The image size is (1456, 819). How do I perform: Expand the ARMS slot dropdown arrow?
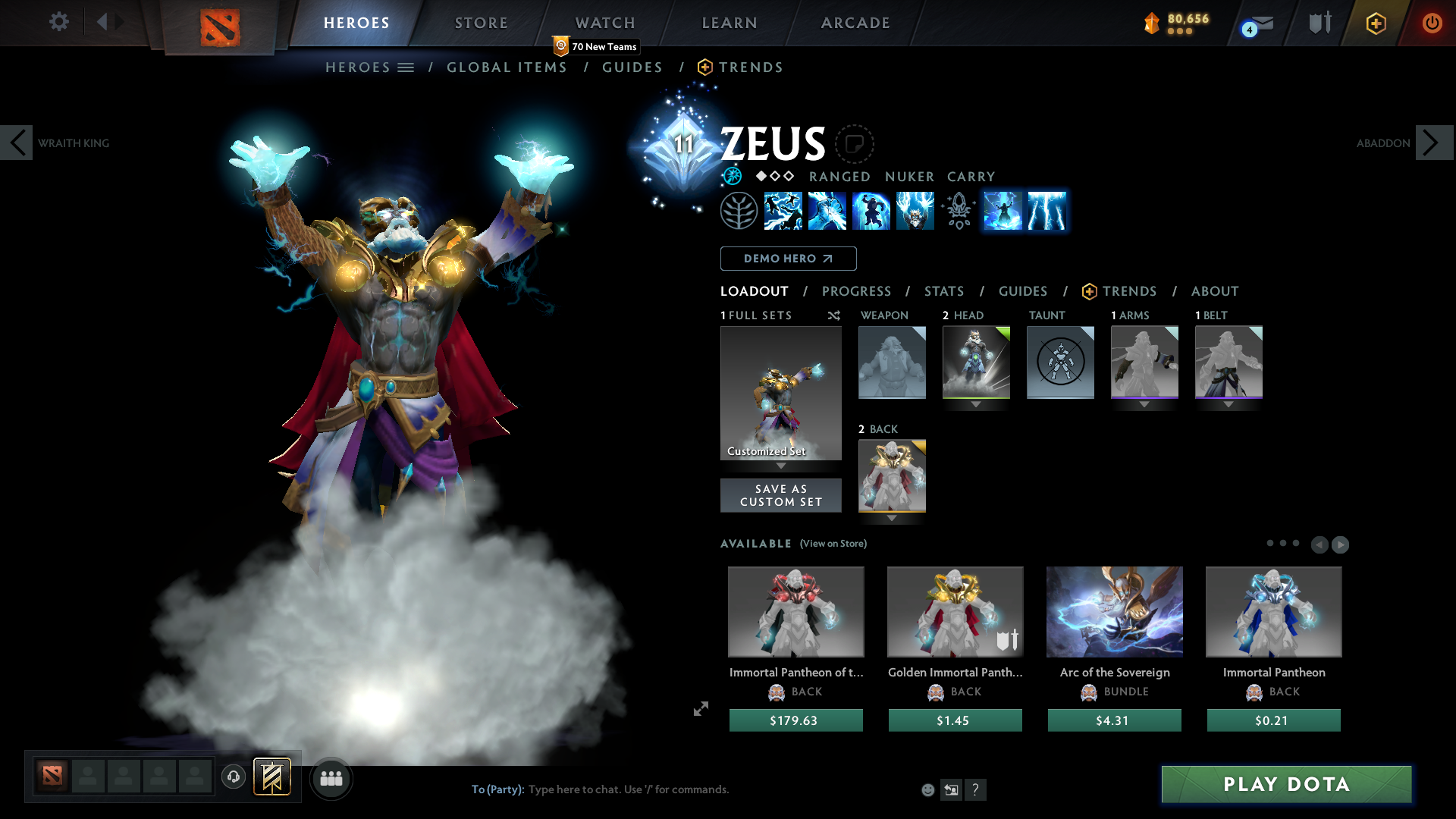[x=1144, y=404]
